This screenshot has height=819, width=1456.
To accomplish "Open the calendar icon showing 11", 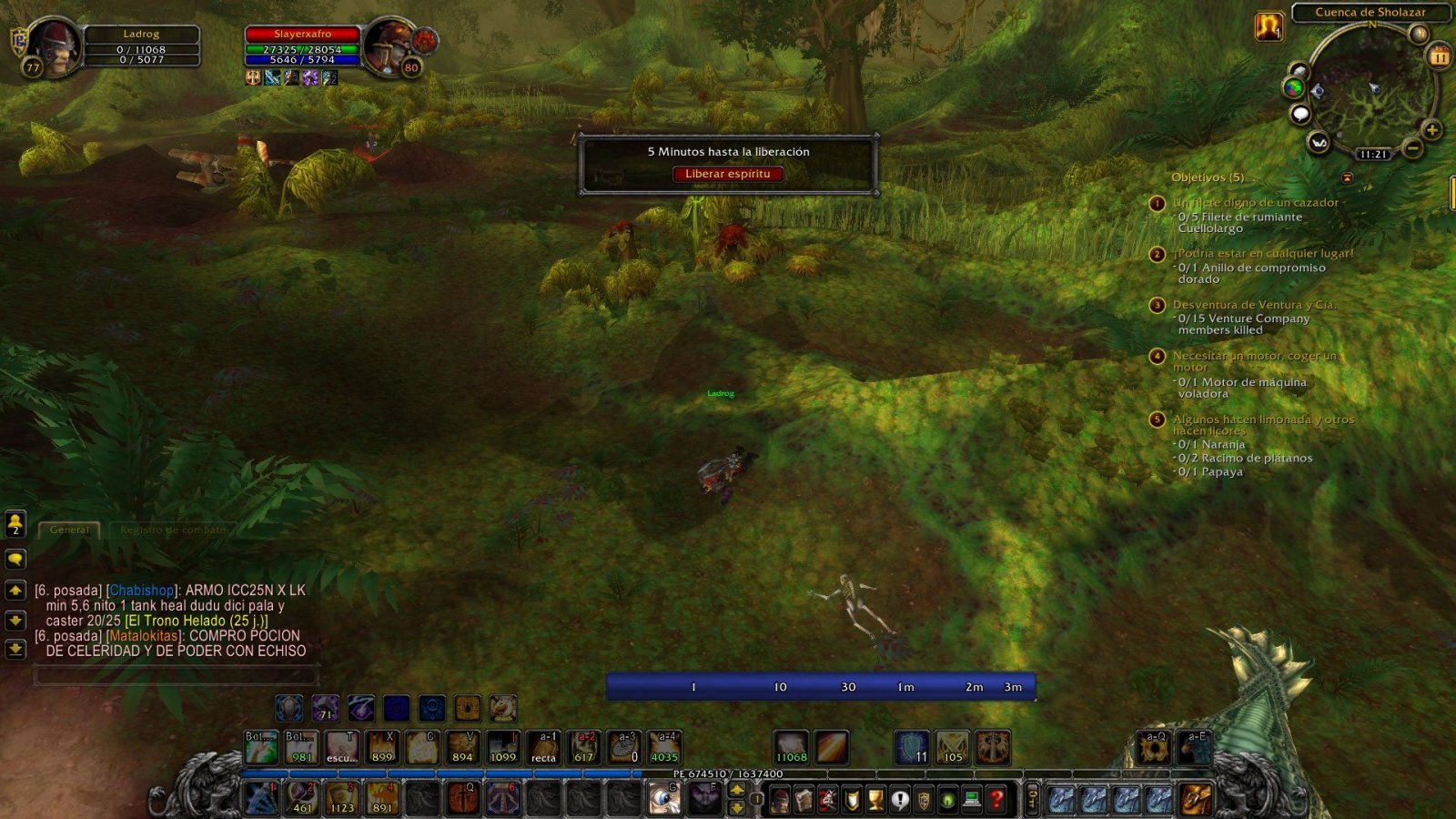I will [1439, 57].
